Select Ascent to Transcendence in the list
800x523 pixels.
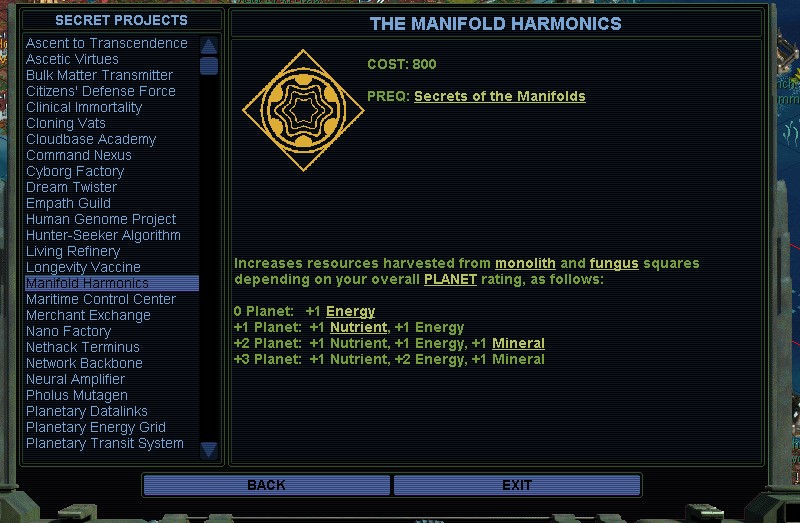pyautogui.click(x=107, y=43)
